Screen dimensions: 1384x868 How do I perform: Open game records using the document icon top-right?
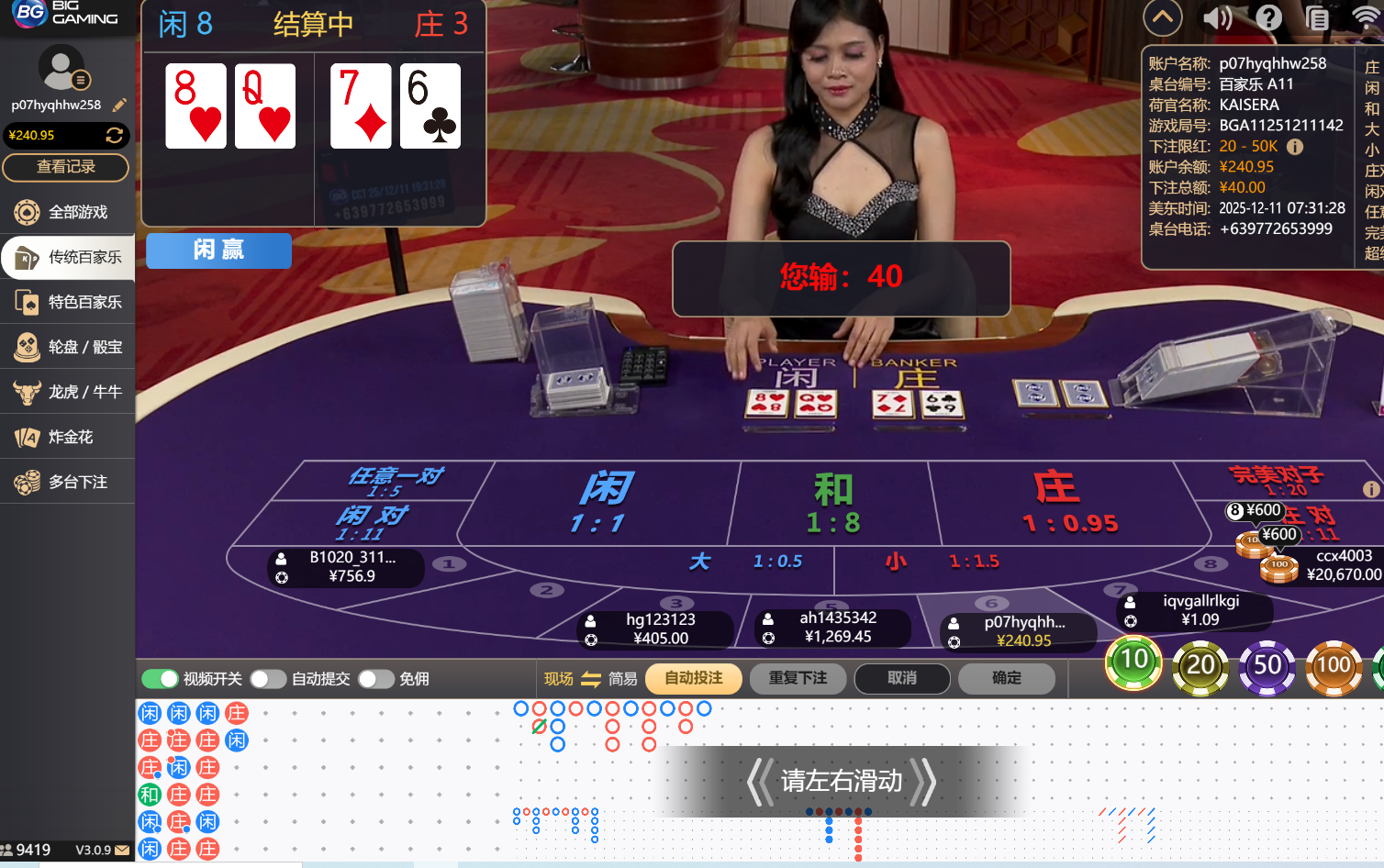tap(1318, 17)
